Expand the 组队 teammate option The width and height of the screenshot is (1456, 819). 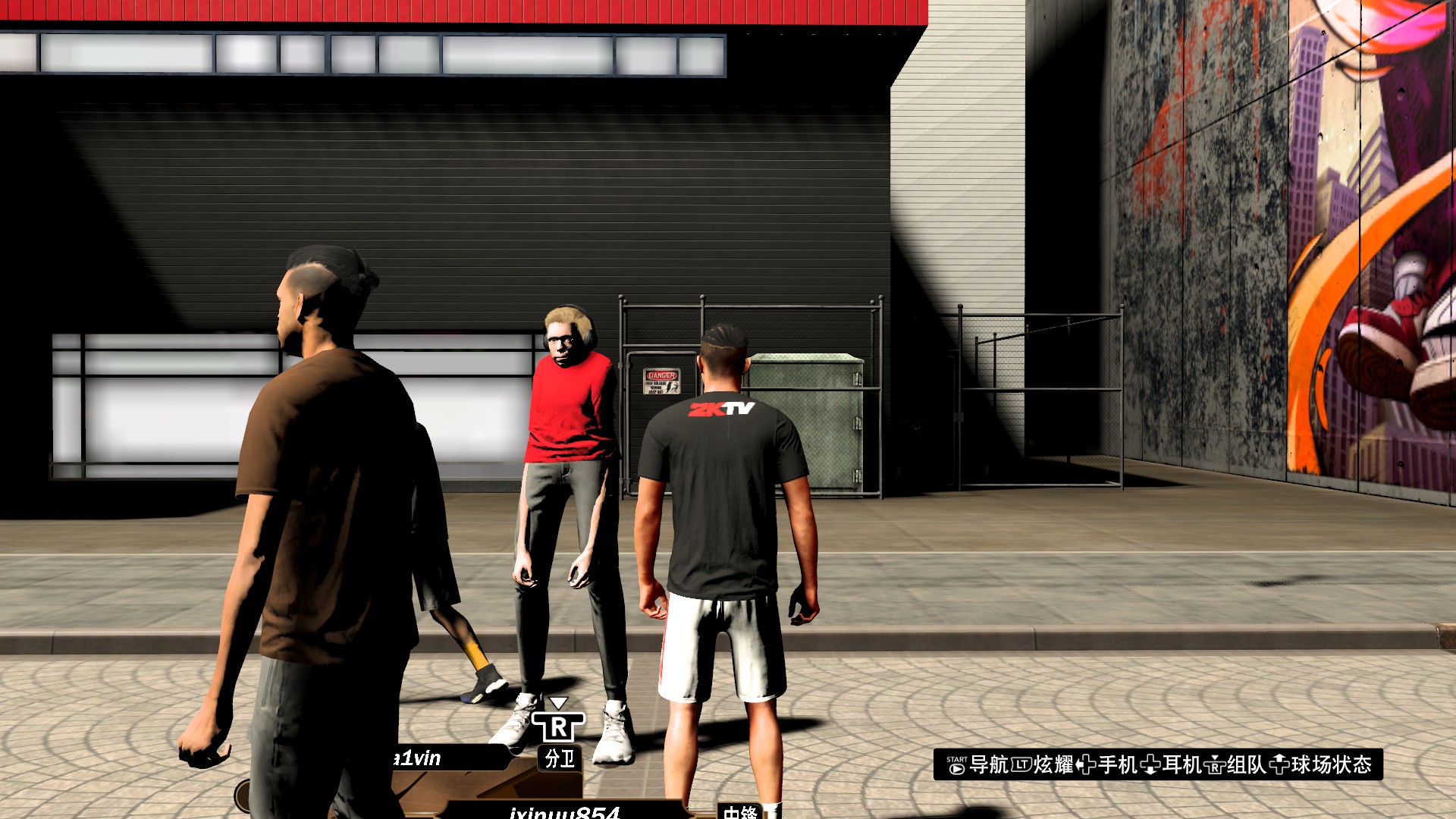1247,765
